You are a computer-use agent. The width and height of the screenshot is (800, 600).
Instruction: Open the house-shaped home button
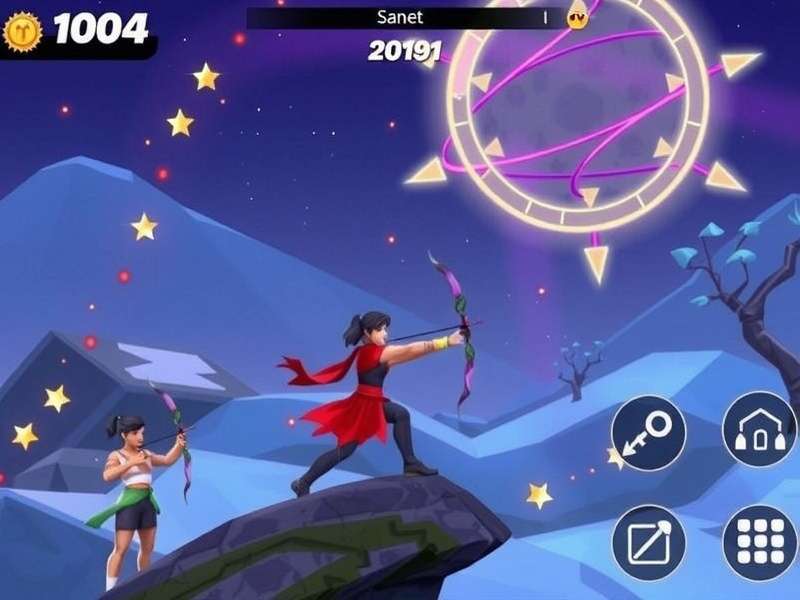(759, 428)
